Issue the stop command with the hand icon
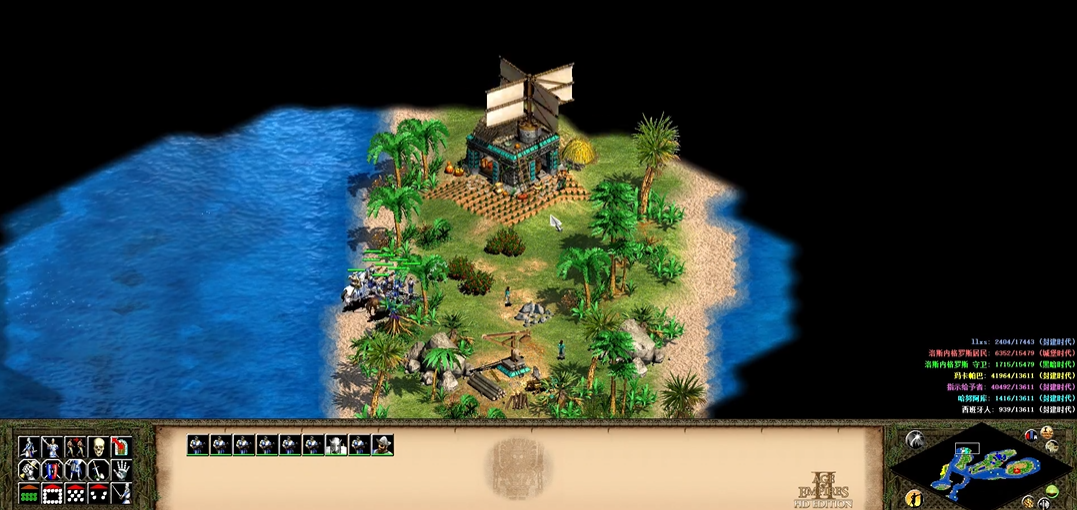This screenshot has height=510, width=1077. 121,469
